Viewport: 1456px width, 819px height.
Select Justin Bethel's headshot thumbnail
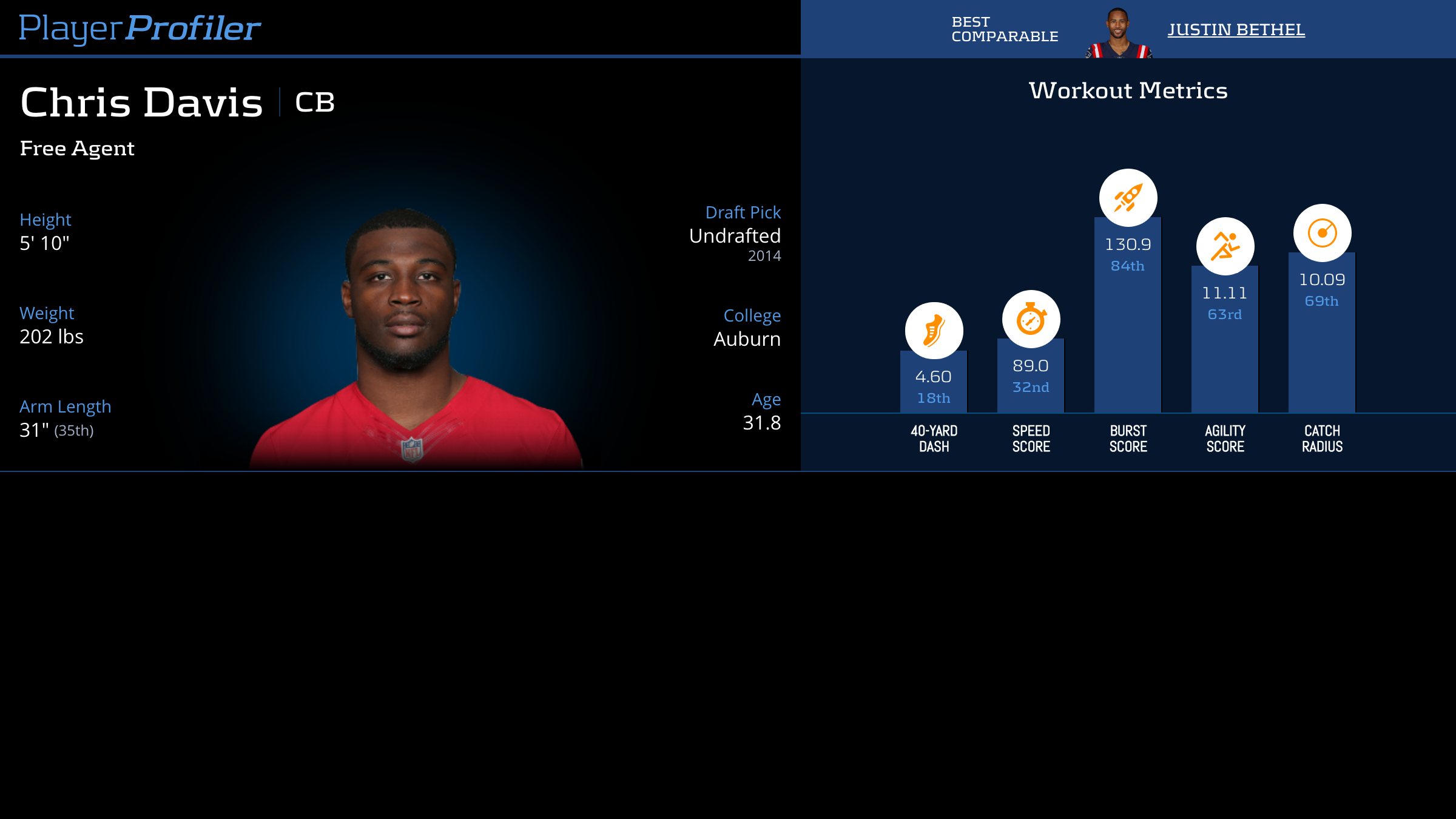point(1118,34)
